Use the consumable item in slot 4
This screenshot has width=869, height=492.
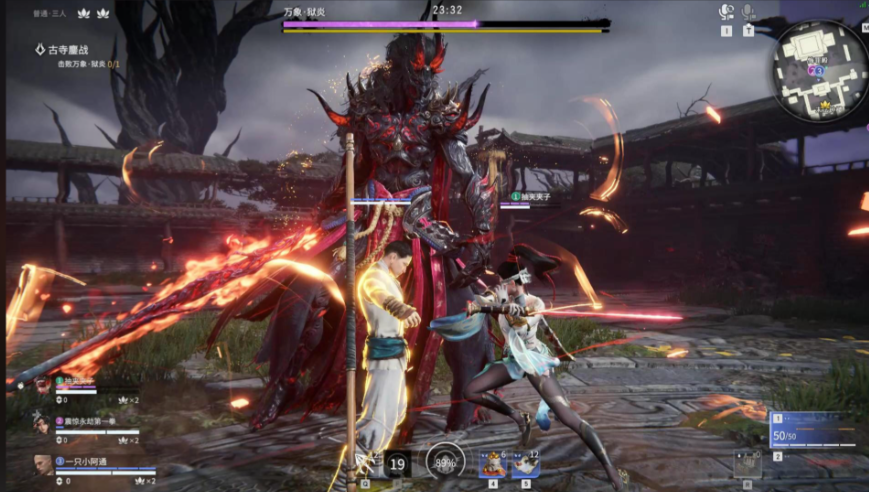pyautogui.click(x=492, y=463)
